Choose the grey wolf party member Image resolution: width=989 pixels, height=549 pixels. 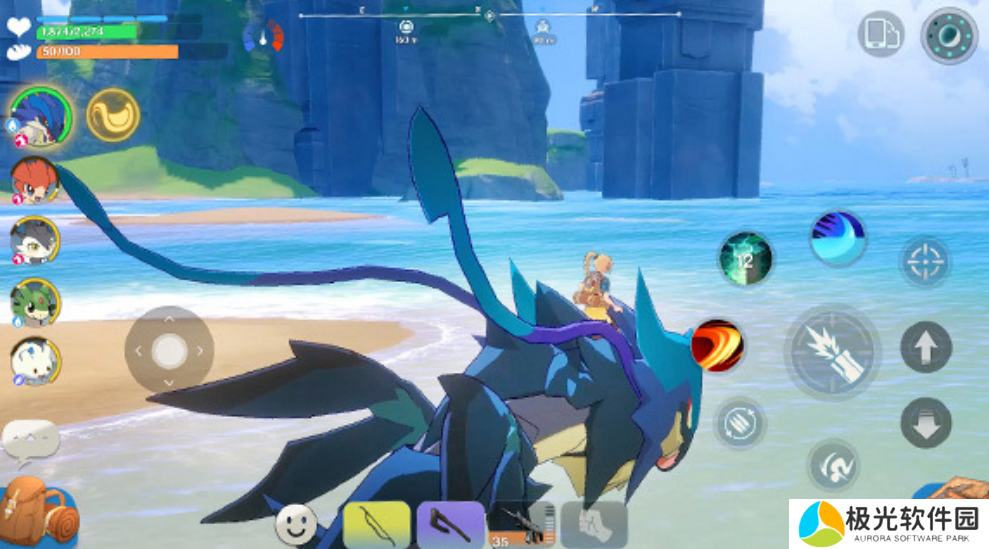35,240
